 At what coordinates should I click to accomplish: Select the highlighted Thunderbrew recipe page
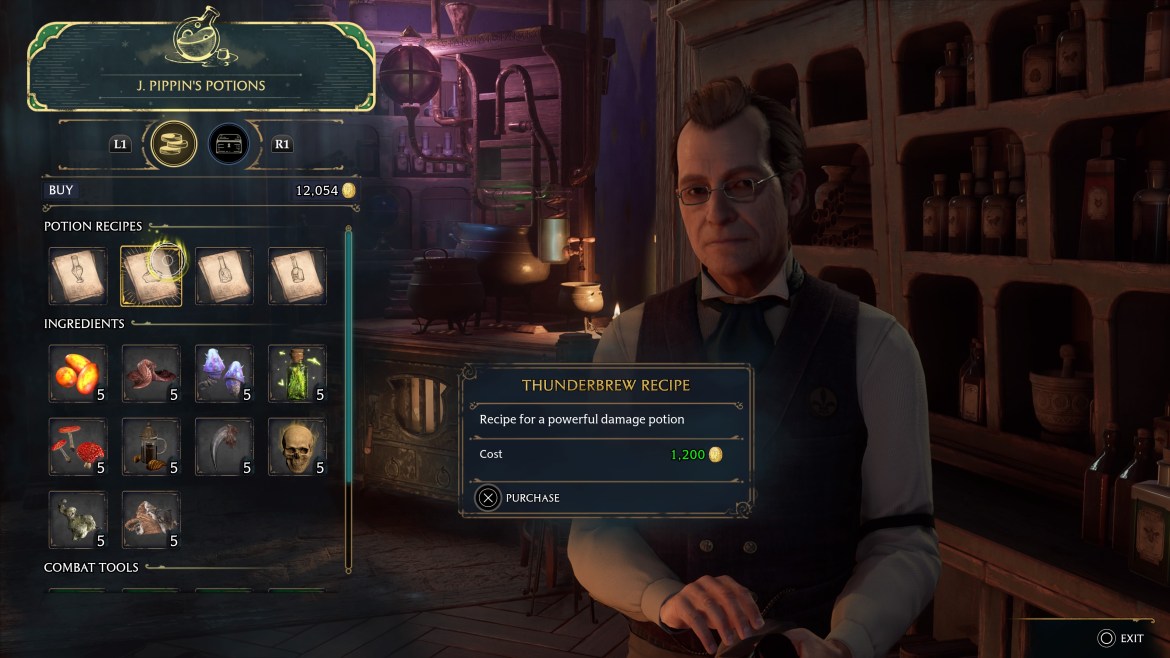click(151, 276)
